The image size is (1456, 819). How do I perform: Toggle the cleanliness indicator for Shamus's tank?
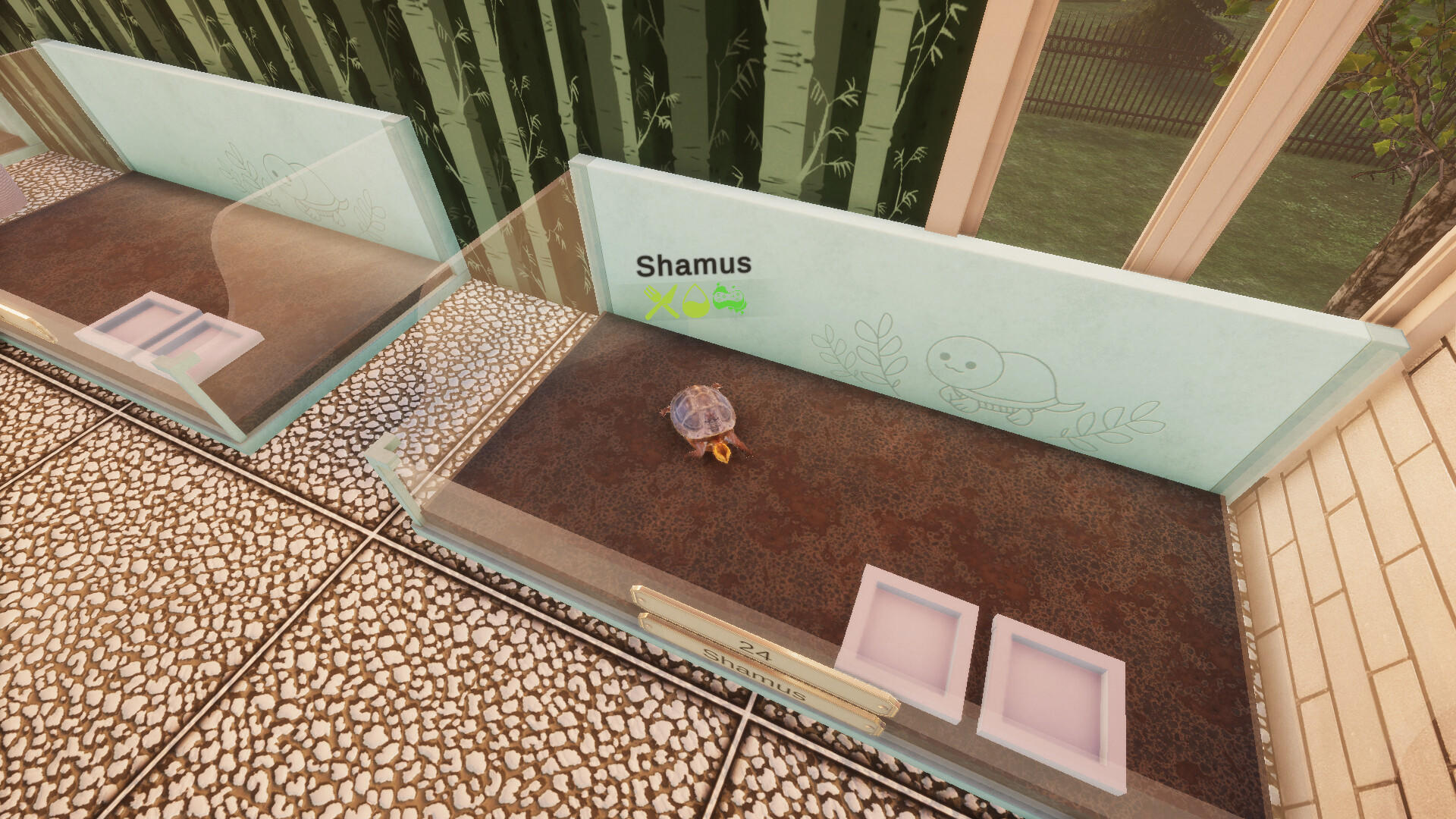click(726, 300)
